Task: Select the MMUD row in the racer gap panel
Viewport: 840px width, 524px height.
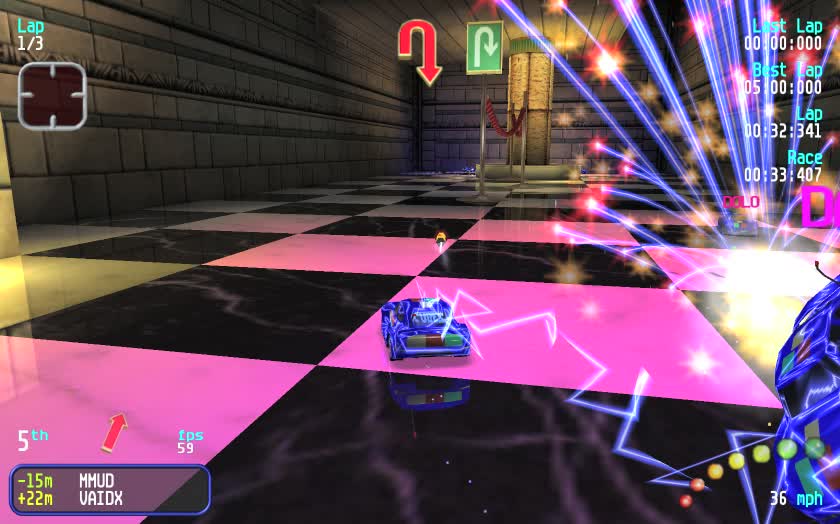Action: coord(110,480)
